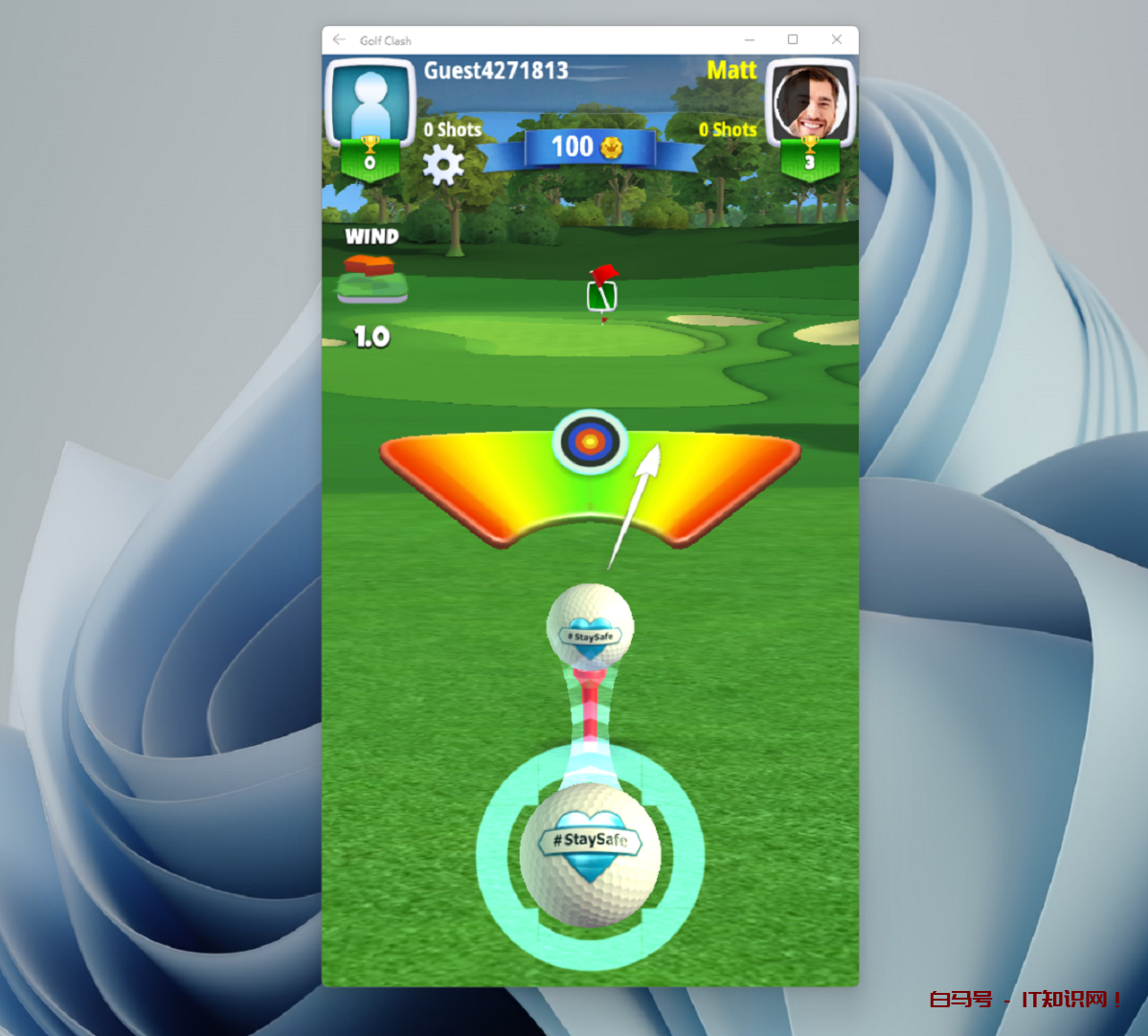1148x1036 pixels.
Task: Click the back arrow in title bar
Action: click(x=339, y=40)
